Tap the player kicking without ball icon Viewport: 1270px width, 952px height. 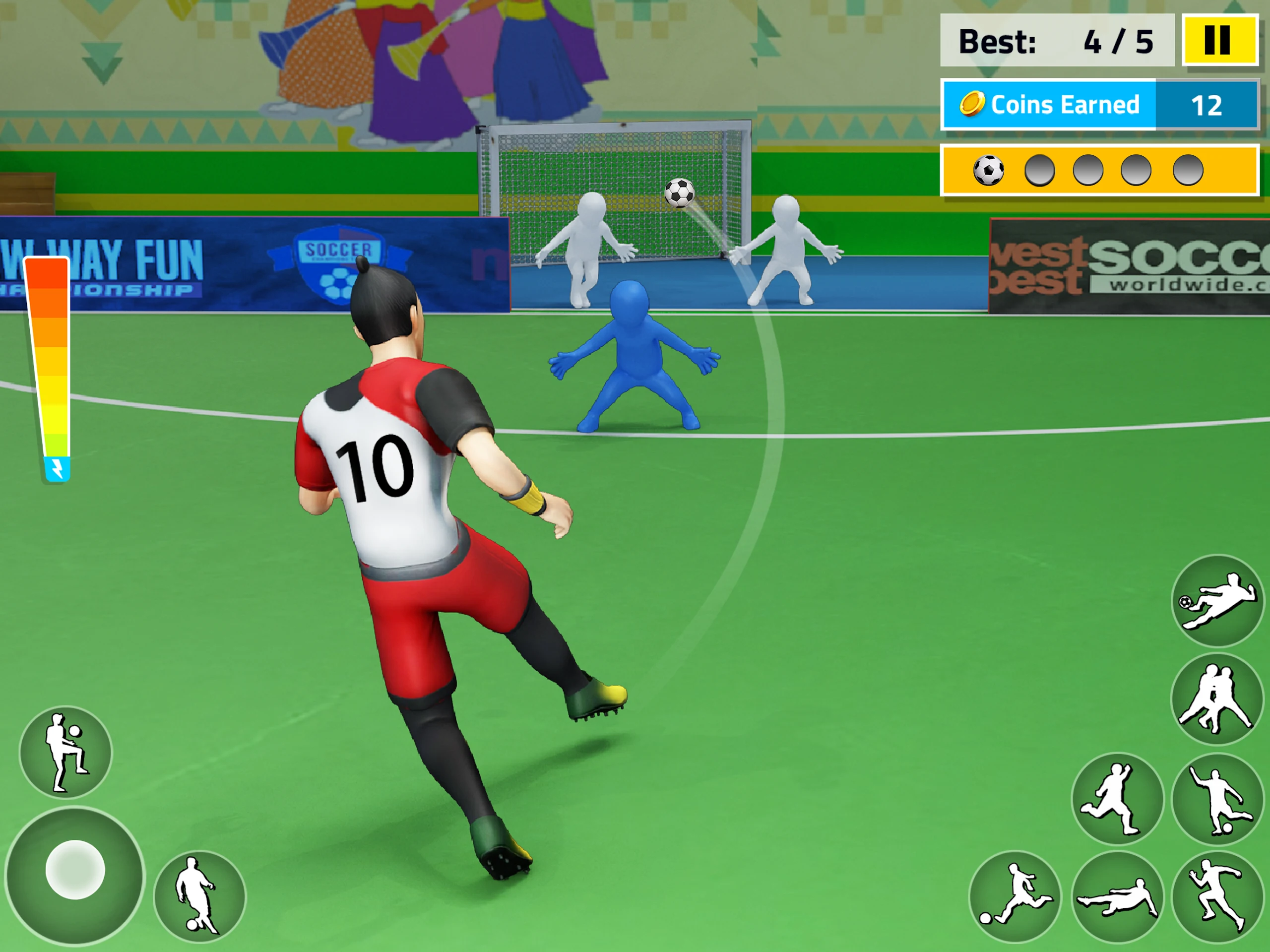(x=1117, y=798)
